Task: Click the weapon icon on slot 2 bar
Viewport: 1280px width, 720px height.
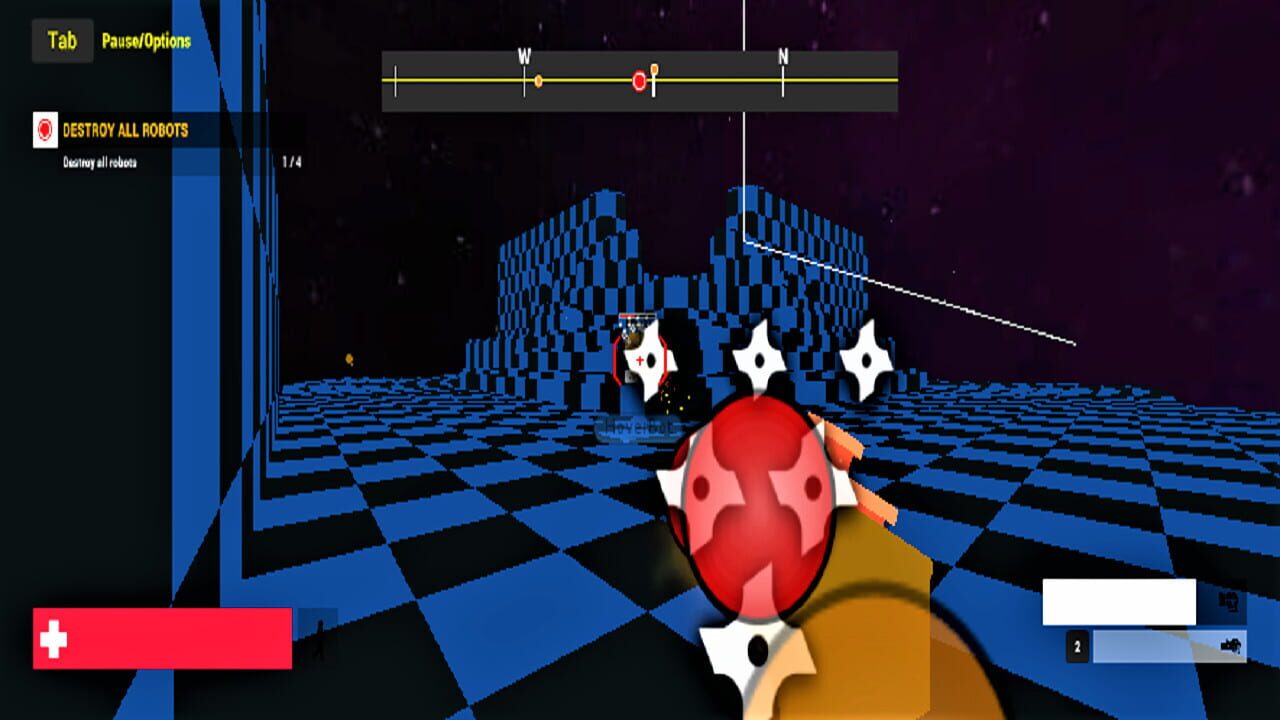Action: [1231, 646]
